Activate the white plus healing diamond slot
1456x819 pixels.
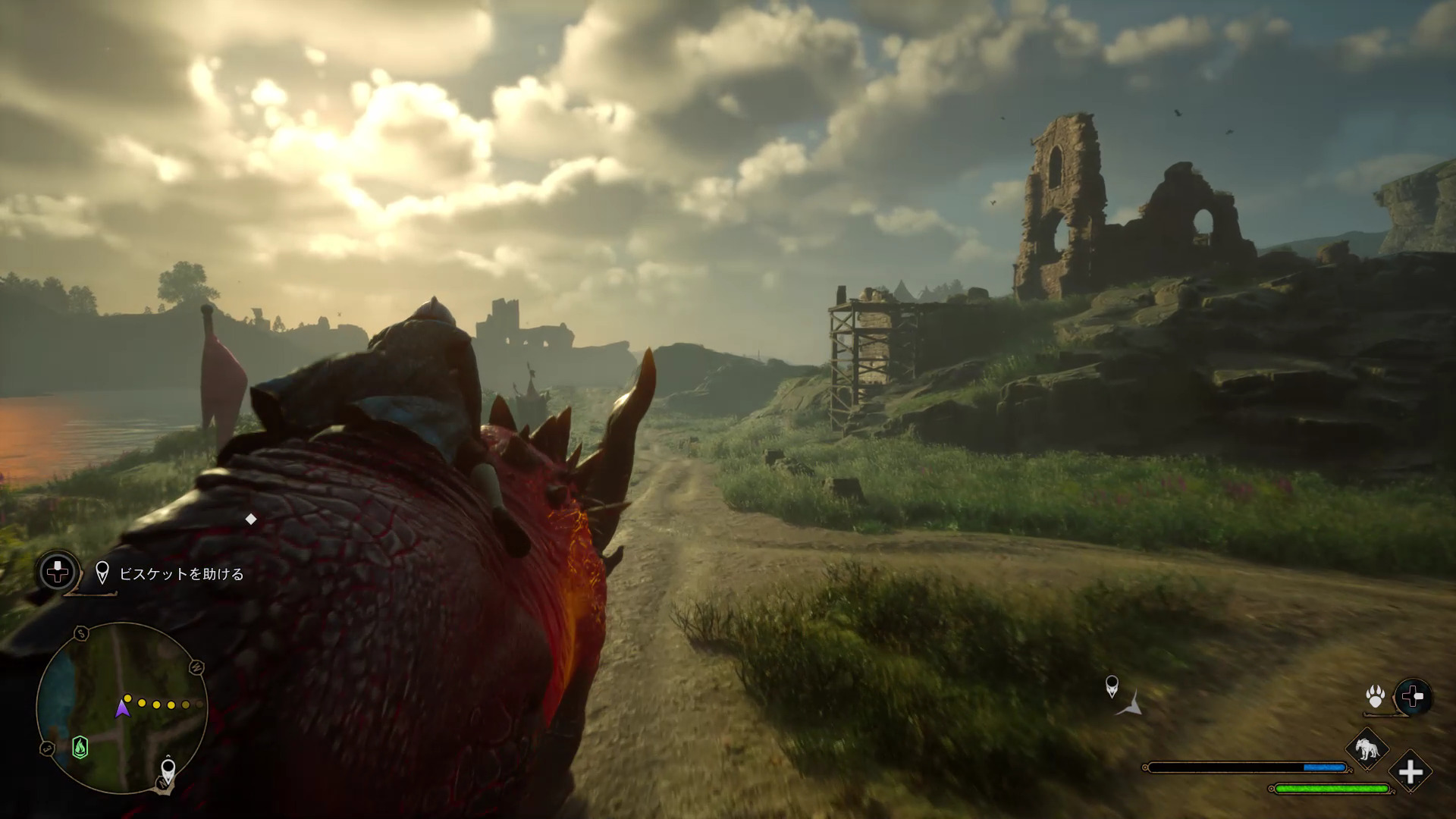click(1410, 773)
